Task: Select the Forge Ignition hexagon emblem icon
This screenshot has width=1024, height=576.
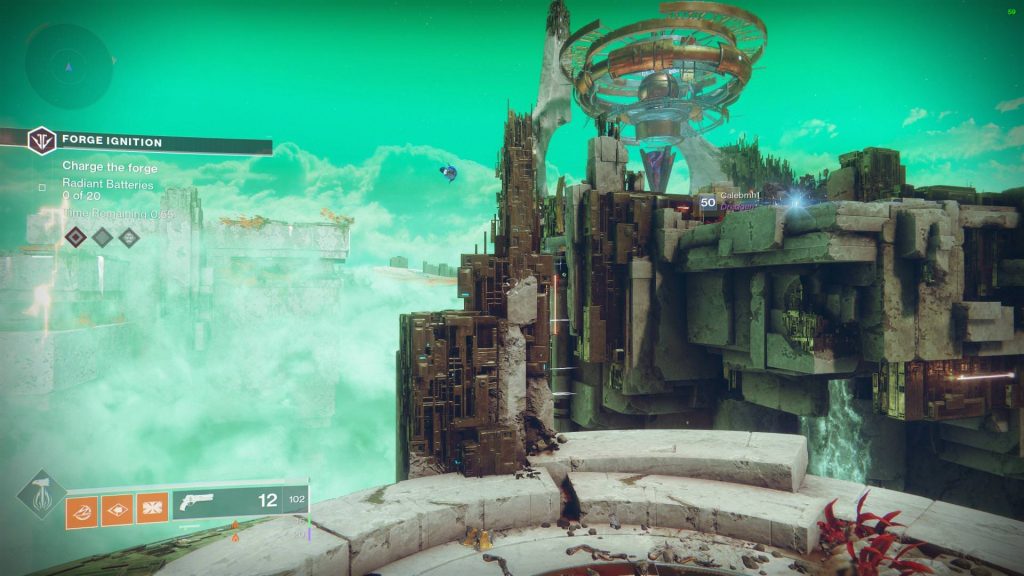Action: click(41, 141)
